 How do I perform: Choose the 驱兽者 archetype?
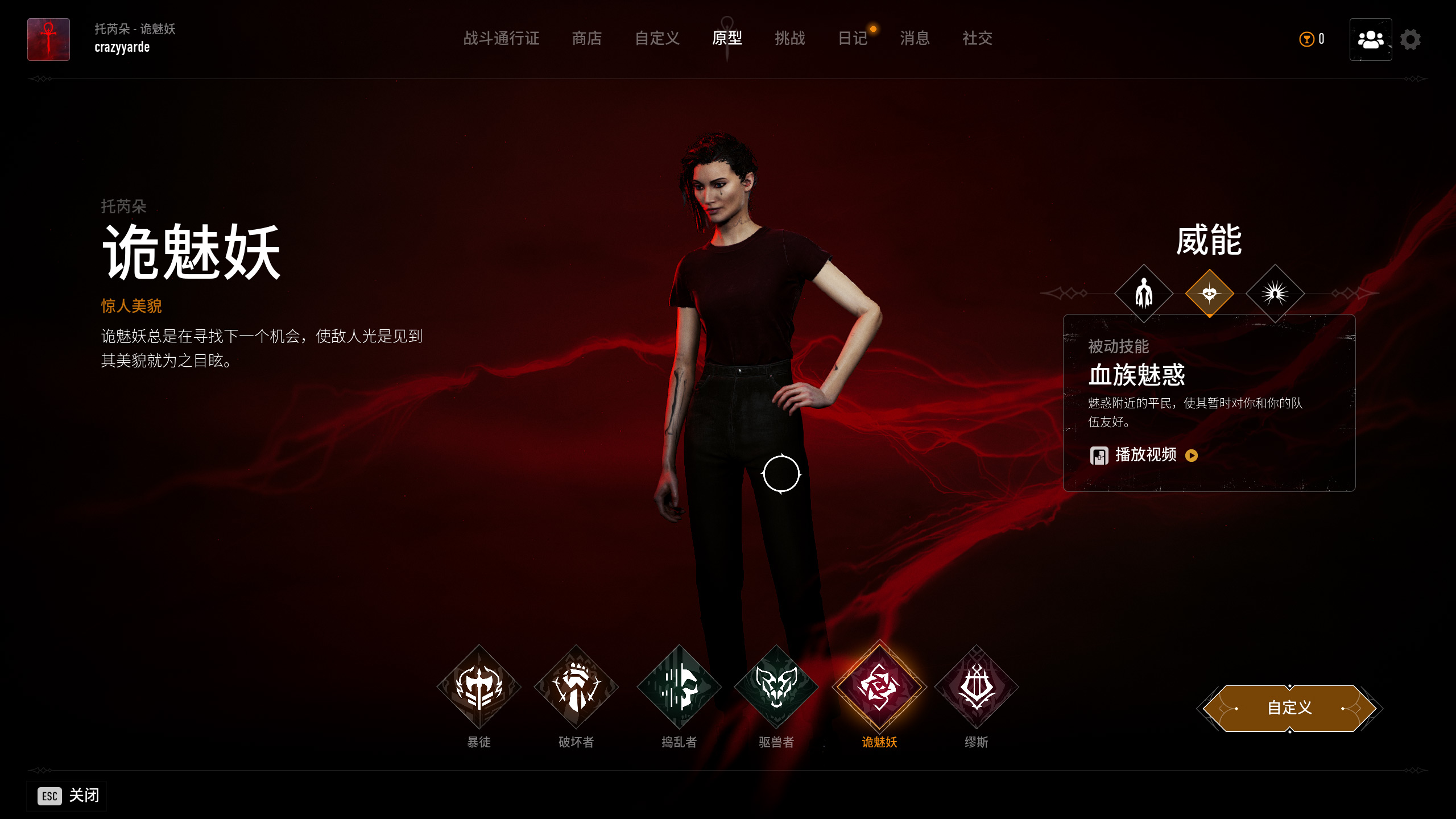[776, 687]
